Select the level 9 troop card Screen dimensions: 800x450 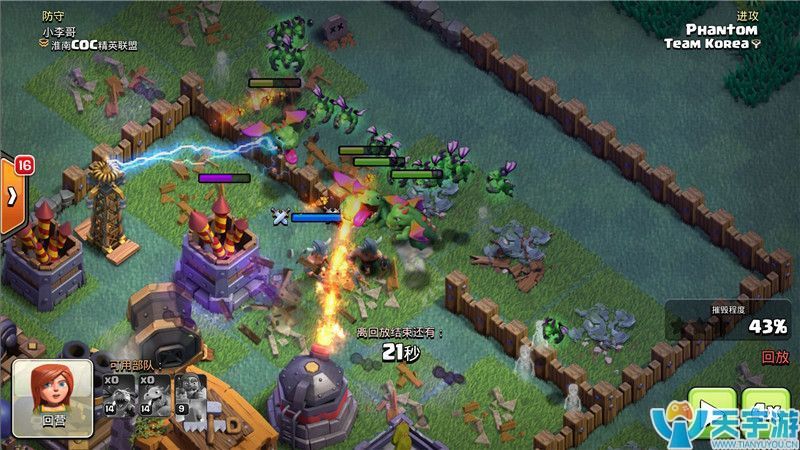(186, 394)
